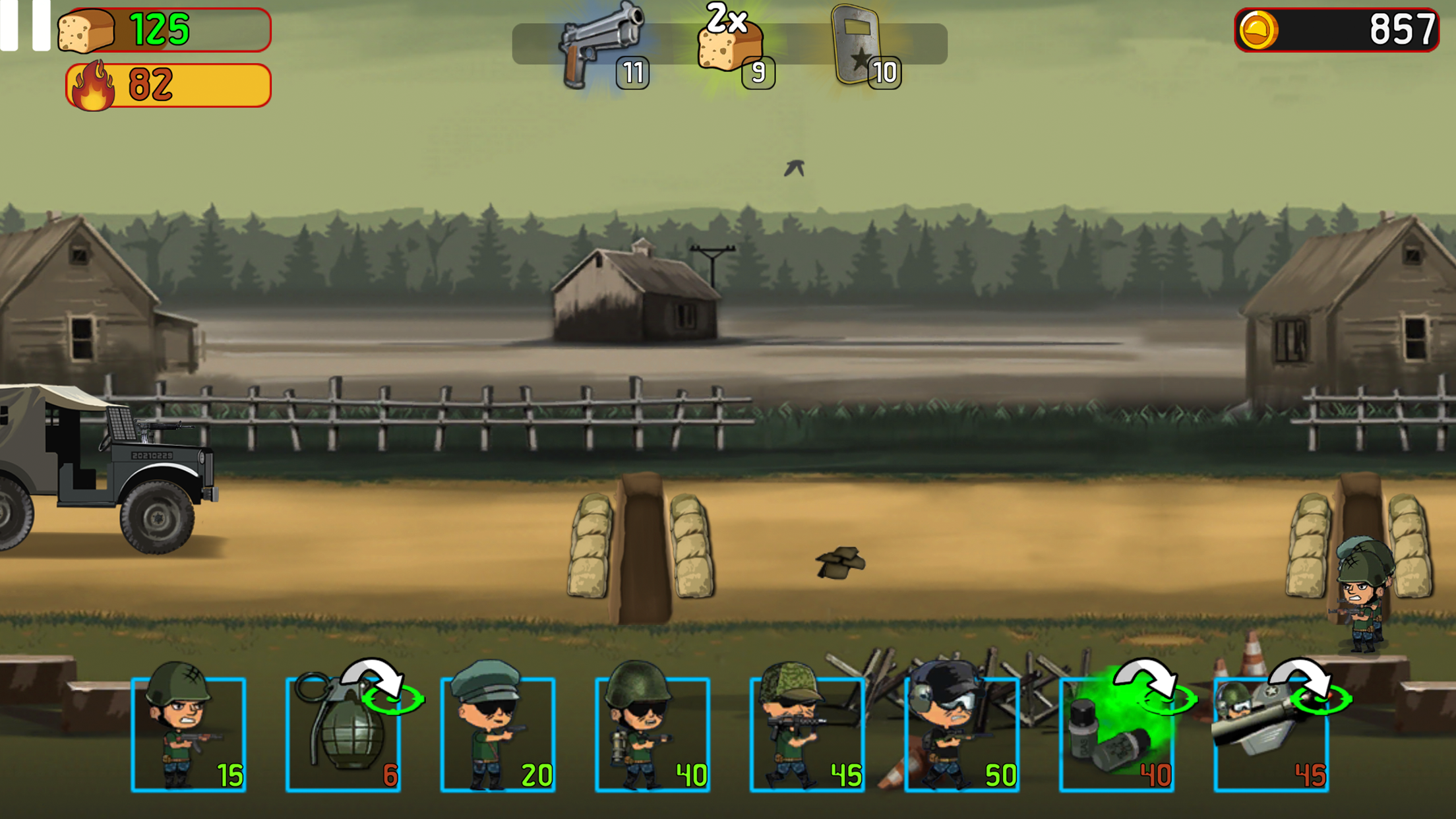Use the 2x bread booster
Image resolution: width=1456 pixels, height=819 pixels.
(731, 45)
